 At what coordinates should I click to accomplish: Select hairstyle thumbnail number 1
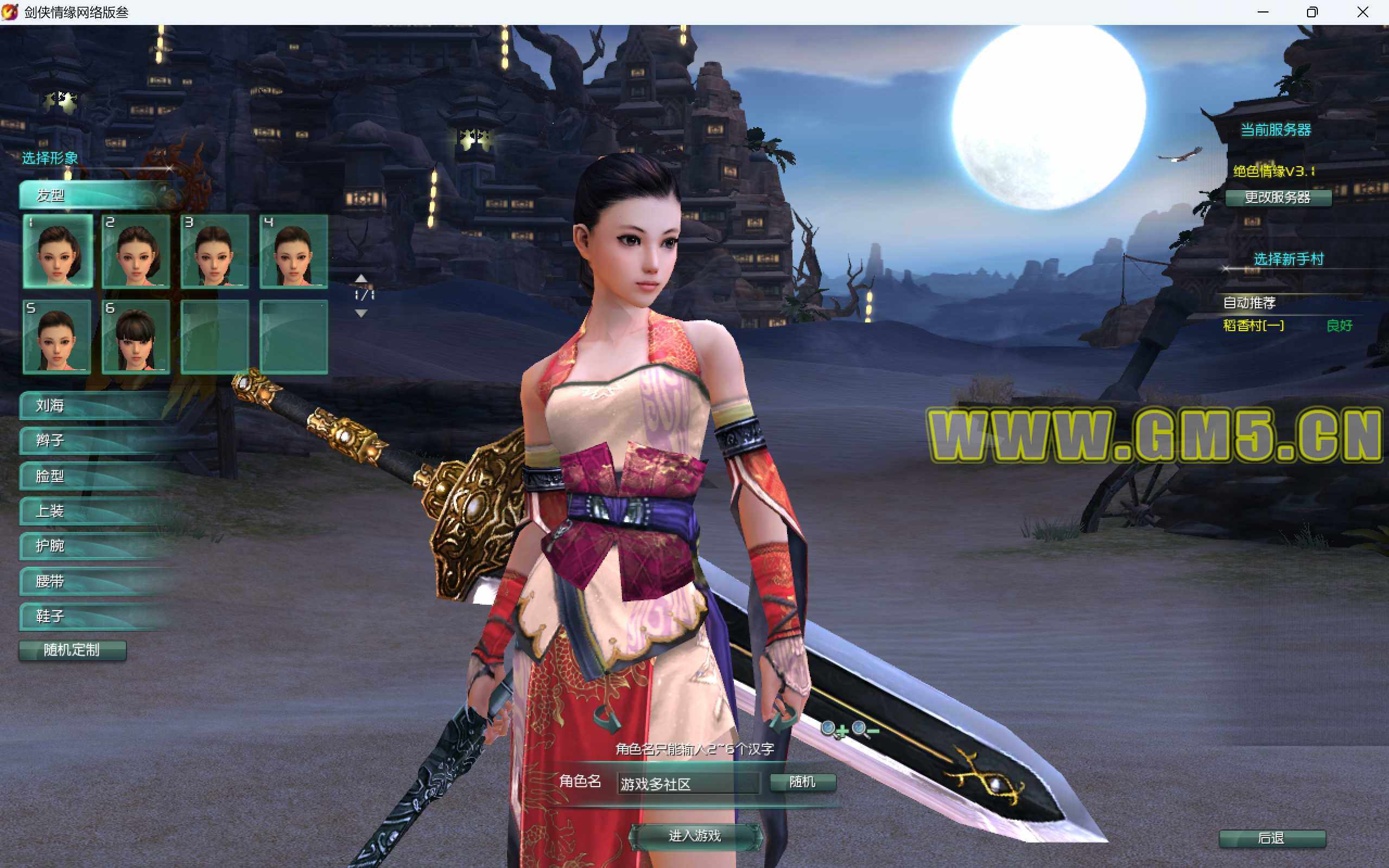click(x=58, y=251)
